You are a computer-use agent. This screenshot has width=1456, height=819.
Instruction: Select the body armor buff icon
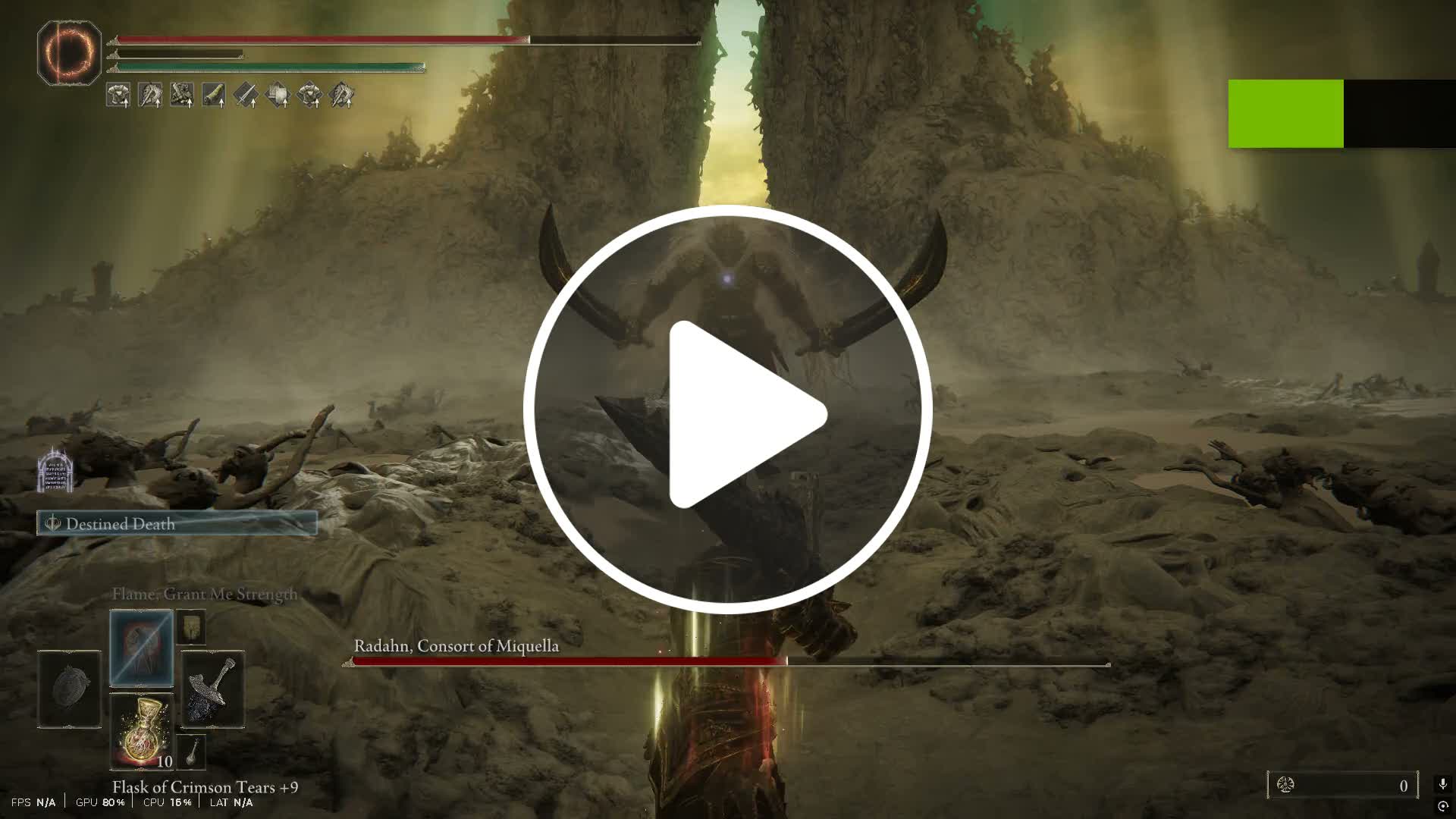tap(118, 96)
